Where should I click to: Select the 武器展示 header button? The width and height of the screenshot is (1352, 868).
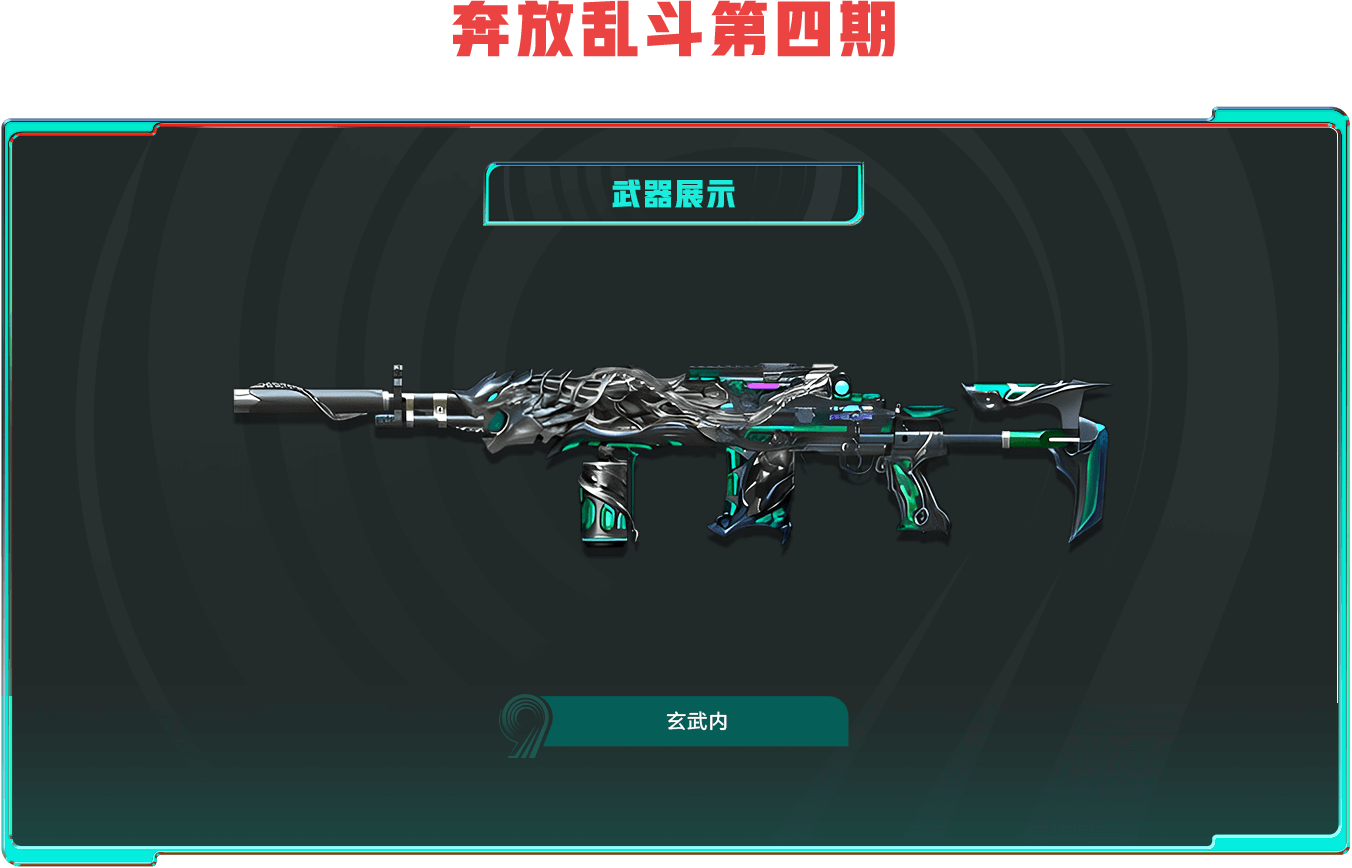(673, 194)
